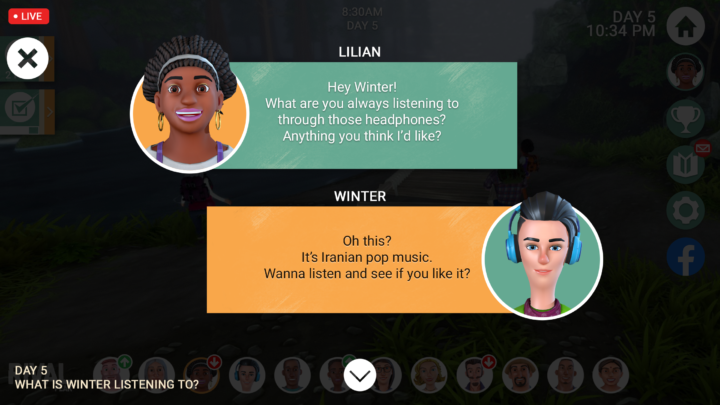Close the dialogue with the X button
This screenshot has width=720, height=405.
[28, 59]
